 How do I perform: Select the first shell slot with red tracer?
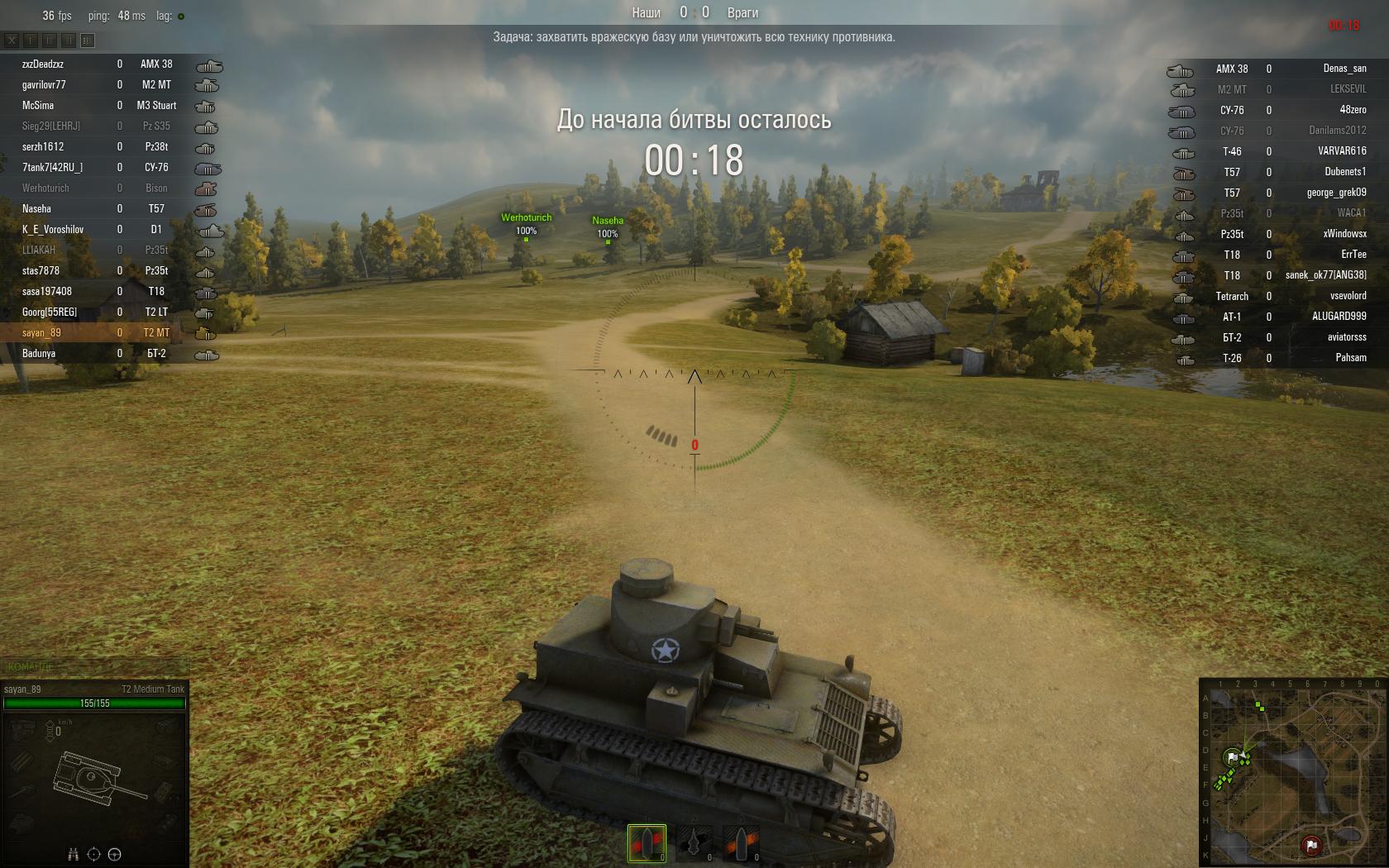pyautogui.click(x=647, y=843)
